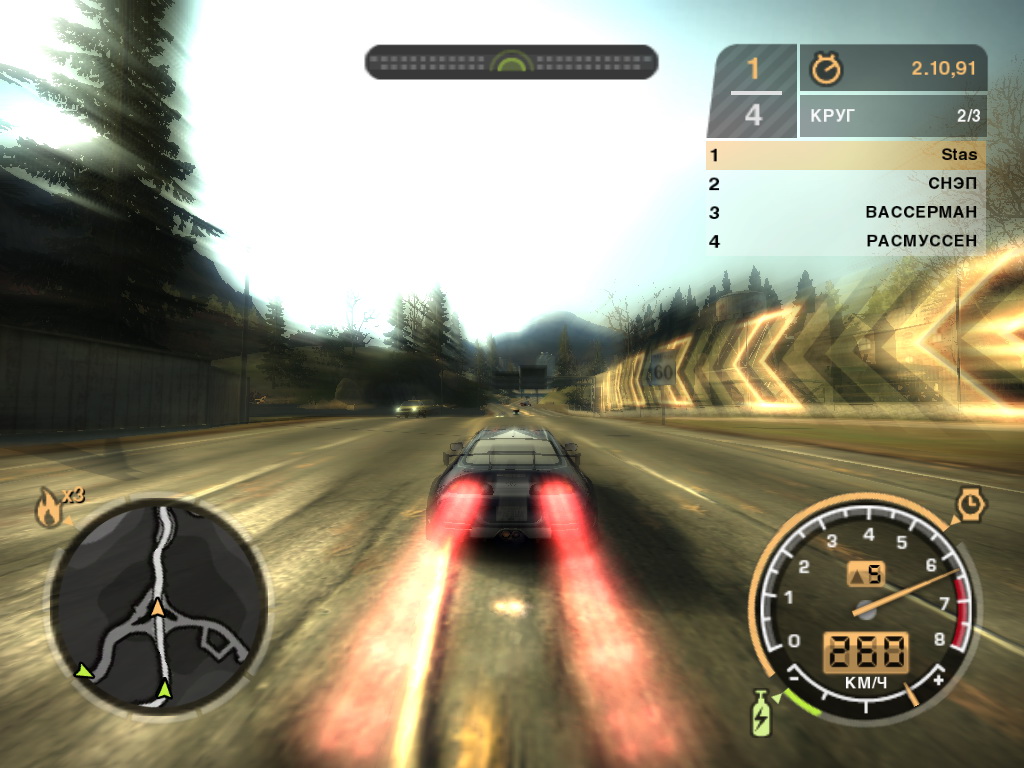Click the orange lap timer clock icon
1024x768 pixels.
[827, 69]
